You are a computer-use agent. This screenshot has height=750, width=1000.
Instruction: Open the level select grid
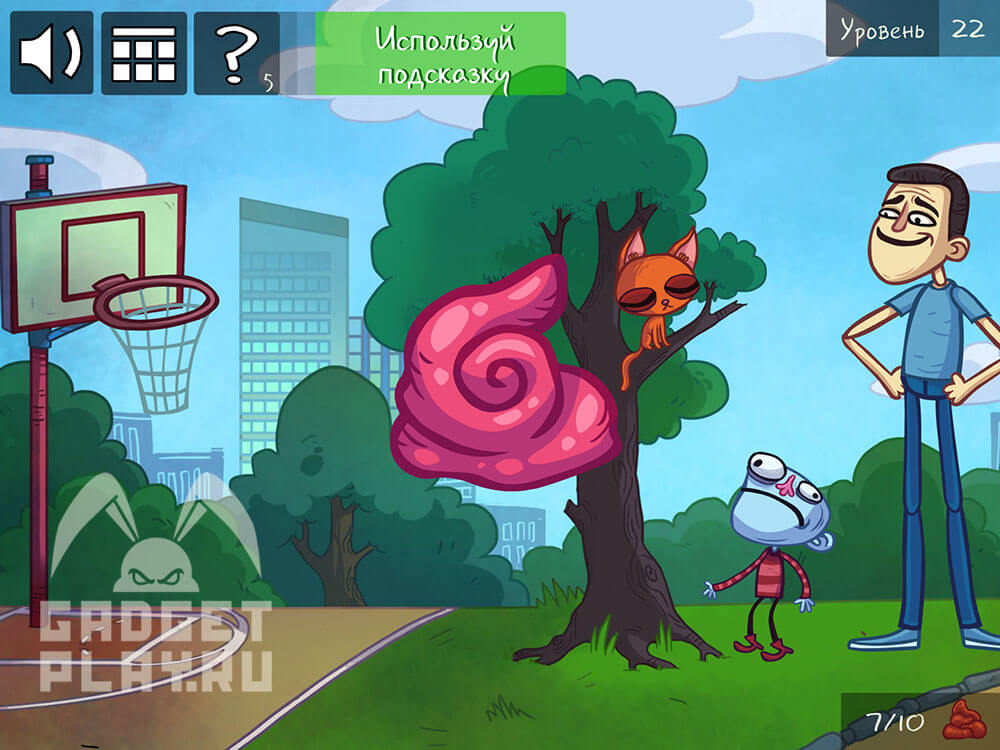tap(143, 53)
